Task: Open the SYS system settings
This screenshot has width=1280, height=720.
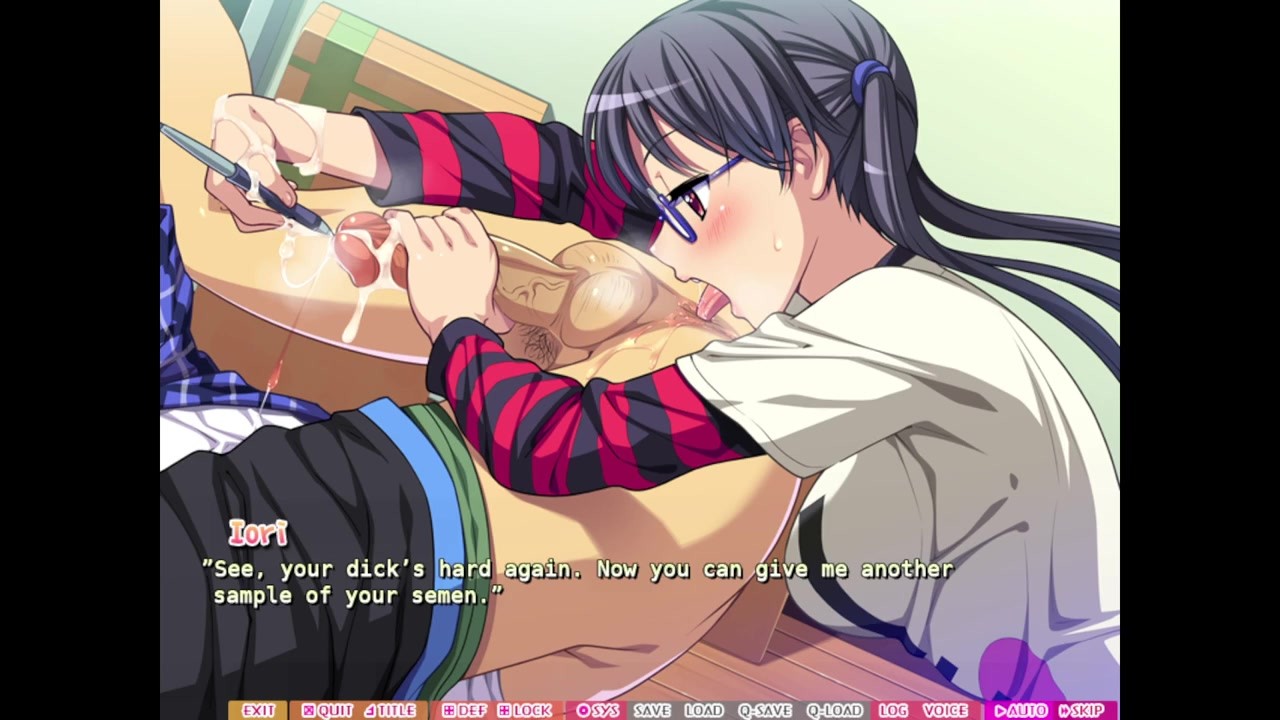Action: tap(598, 710)
